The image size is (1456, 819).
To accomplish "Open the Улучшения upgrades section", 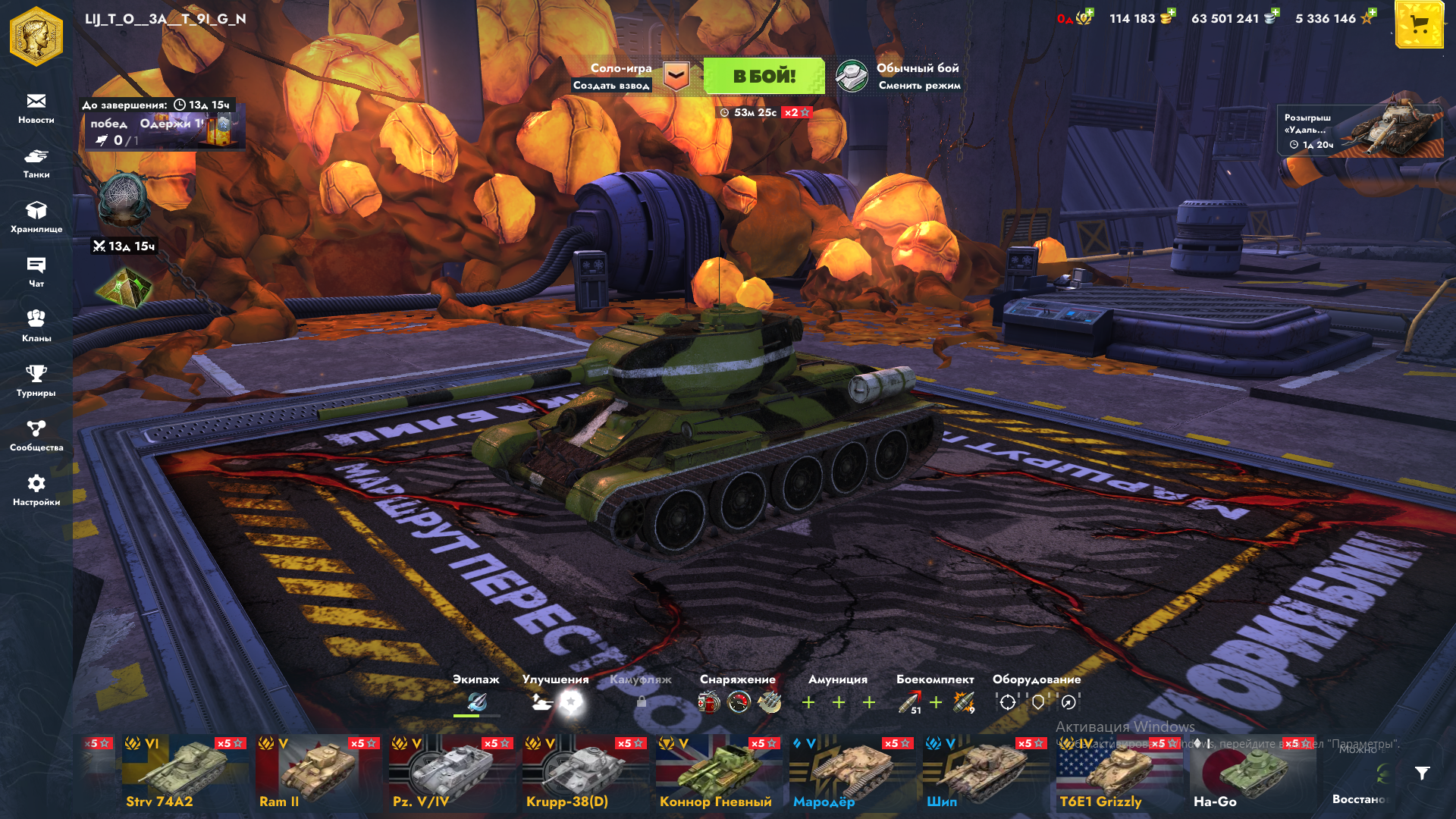I will 555,695.
